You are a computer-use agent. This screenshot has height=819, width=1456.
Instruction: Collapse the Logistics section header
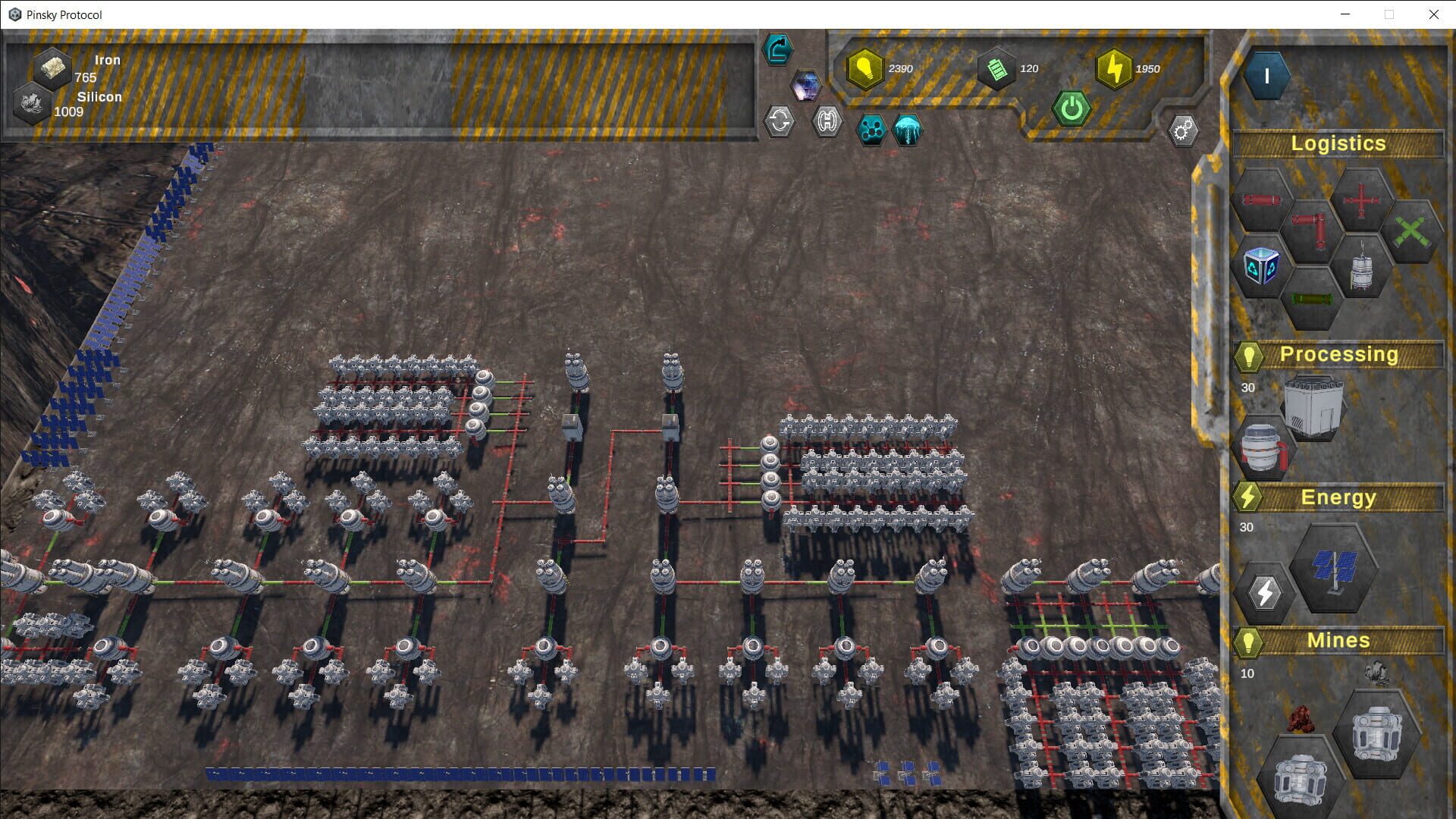click(1338, 144)
